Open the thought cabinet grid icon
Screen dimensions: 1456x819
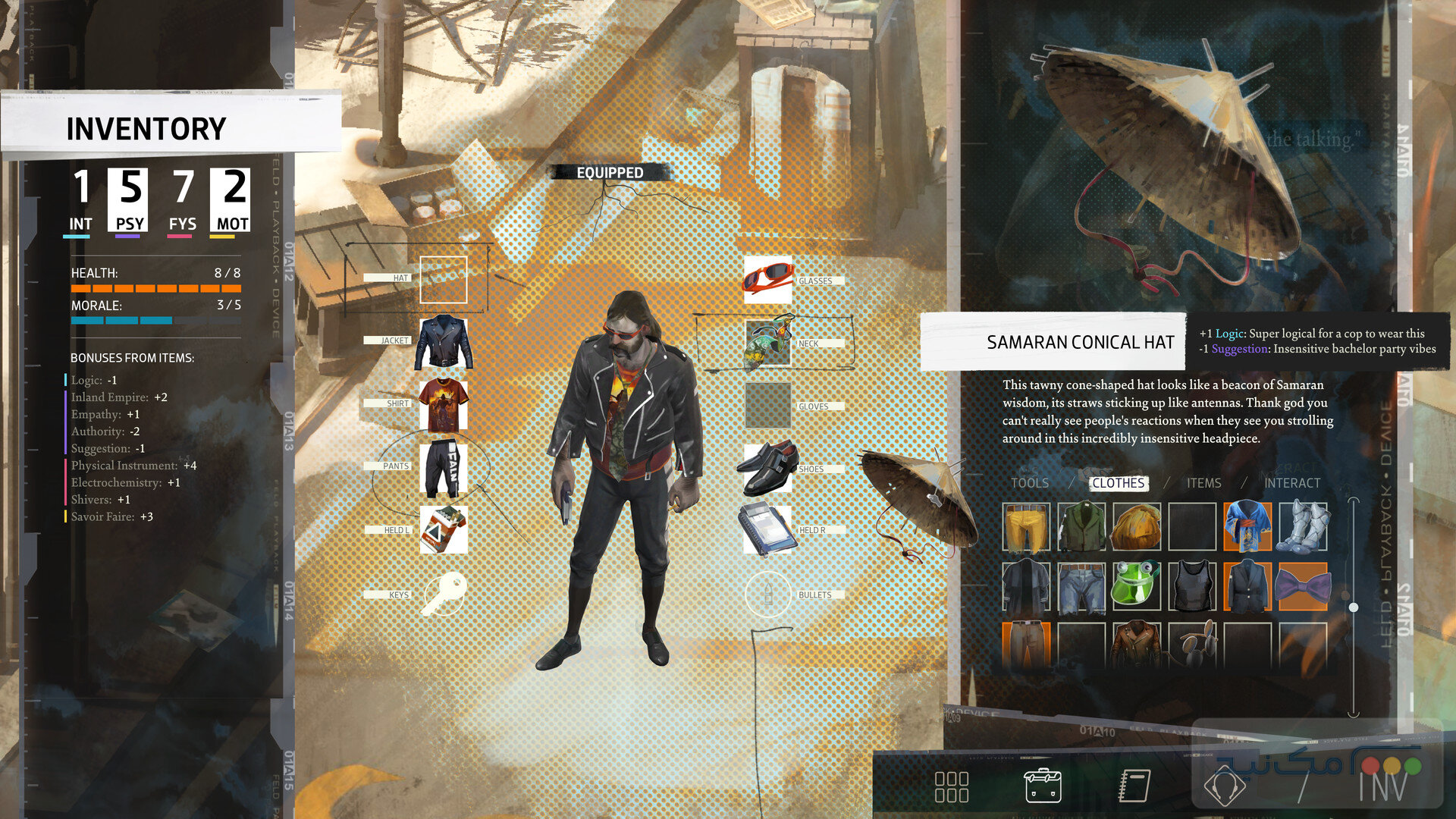(953, 786)
